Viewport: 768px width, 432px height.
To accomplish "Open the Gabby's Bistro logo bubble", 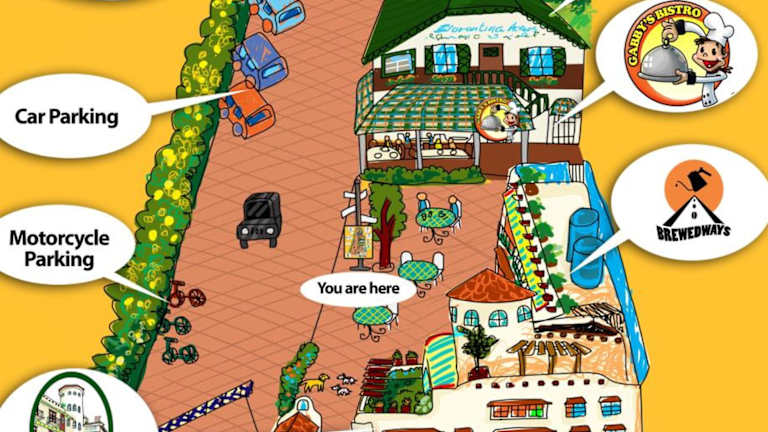I will pos(678,57).
